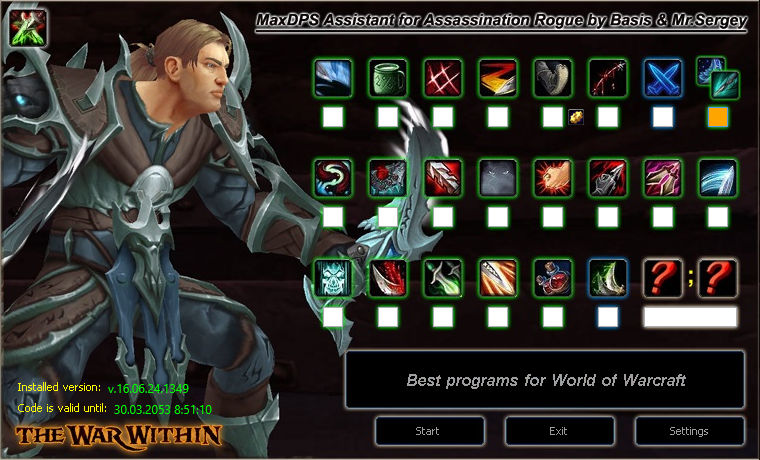
Task: Tick the checkbox under the blue skull icon
Action: click(x=332, y=317)
